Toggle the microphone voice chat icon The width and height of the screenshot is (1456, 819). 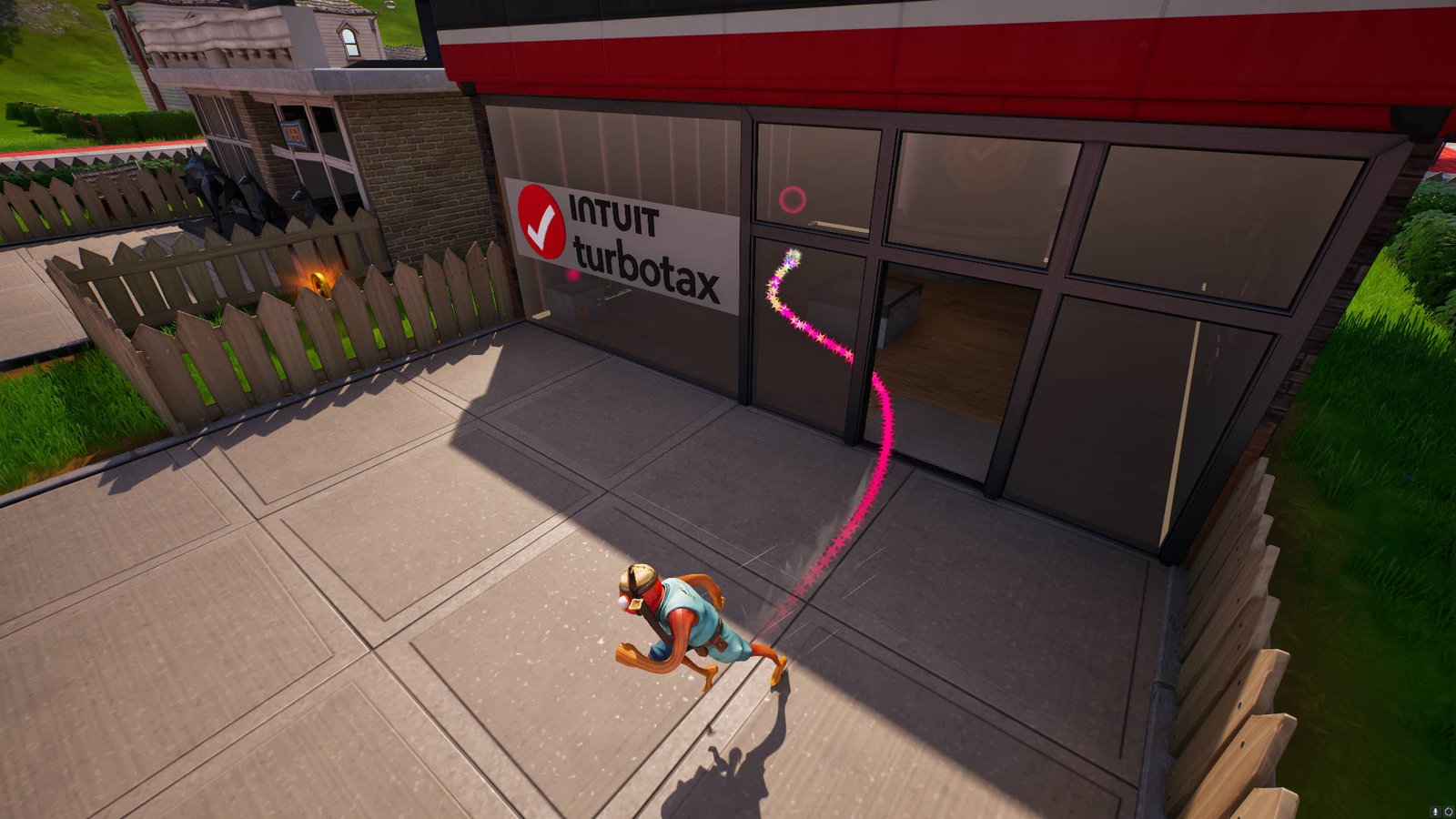(x=1435, y=811)
